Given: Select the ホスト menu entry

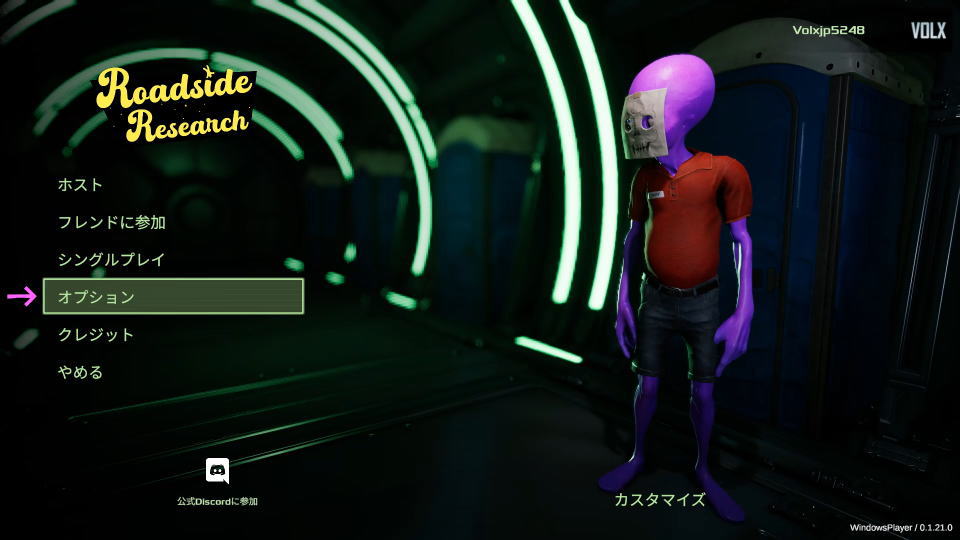Looking at the screenshot, I should coord(81,185).
